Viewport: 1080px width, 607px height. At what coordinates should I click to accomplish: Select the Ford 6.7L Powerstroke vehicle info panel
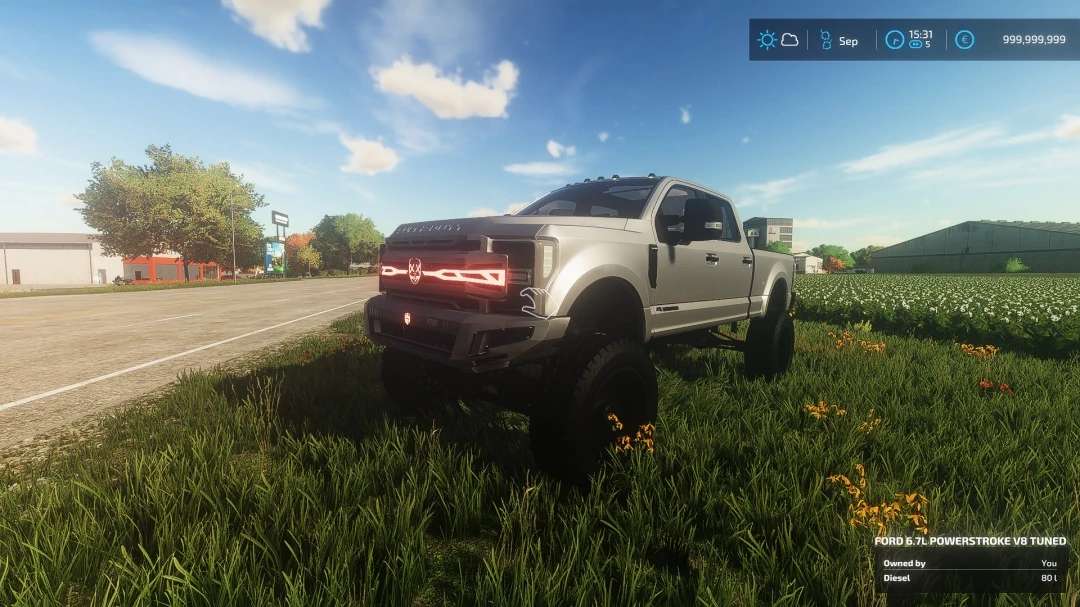pos(970,564)
